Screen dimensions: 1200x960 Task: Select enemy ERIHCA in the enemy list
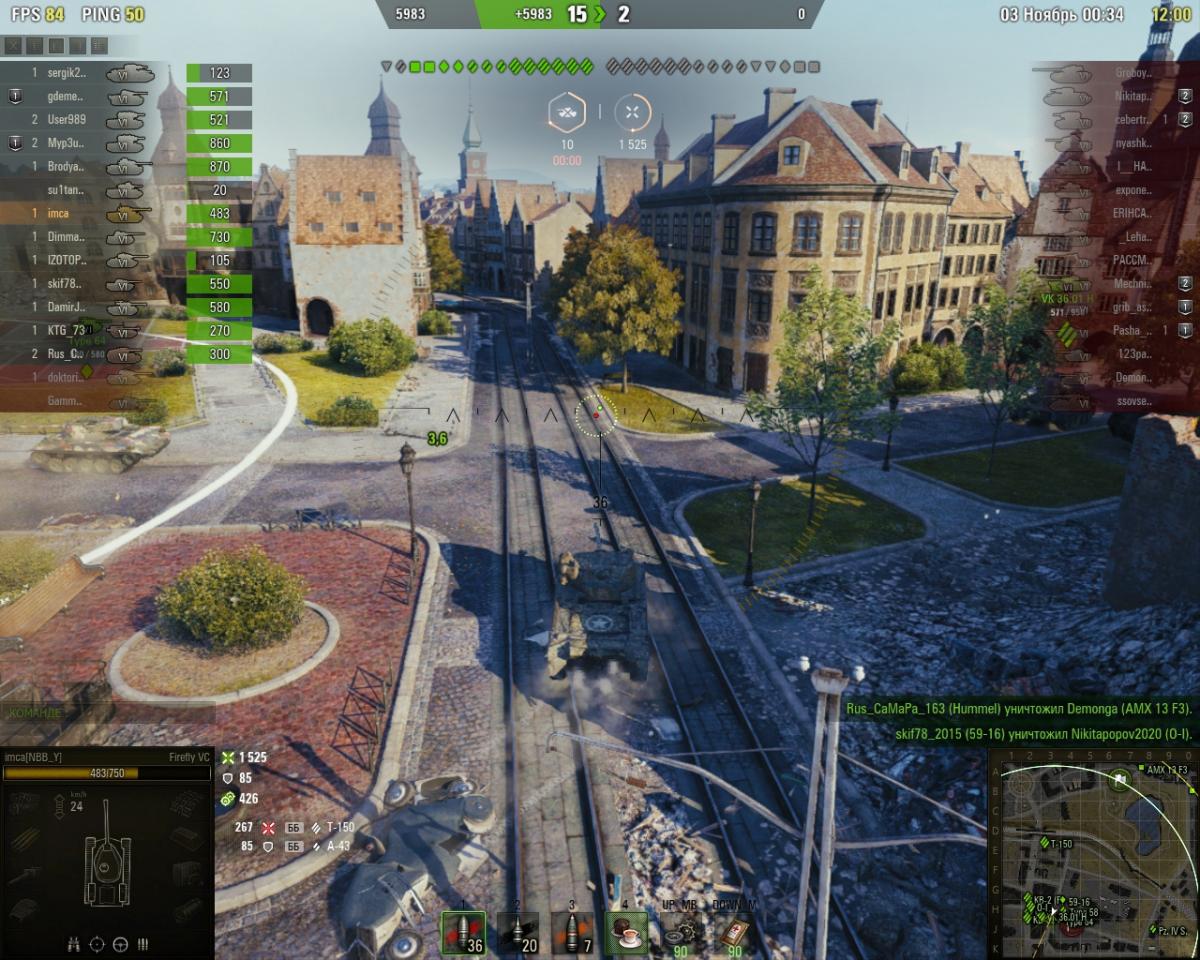click(1132, 213)
